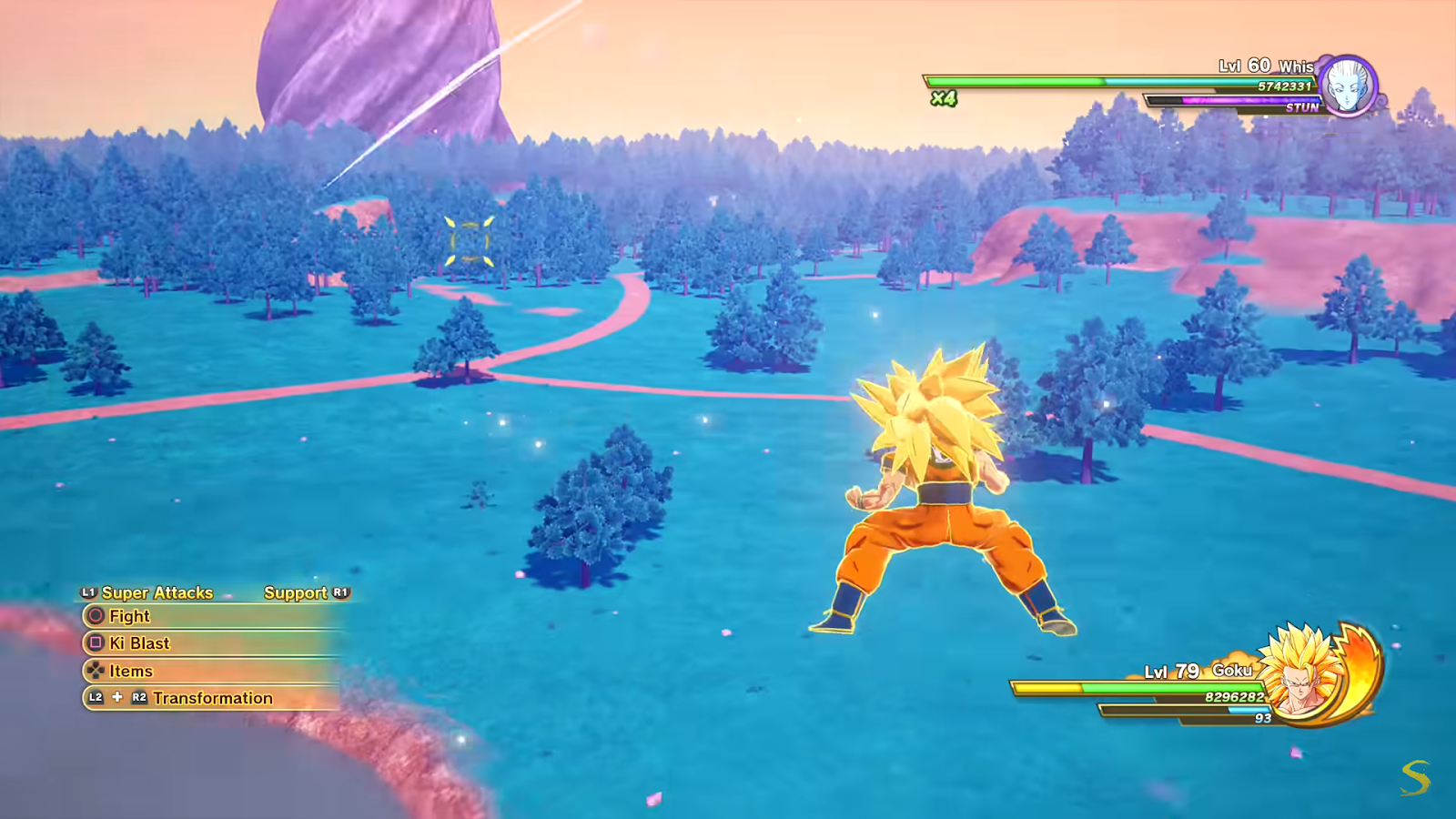Click the R1 button icon after Support
1456x819 pixels.
[339, 592]
